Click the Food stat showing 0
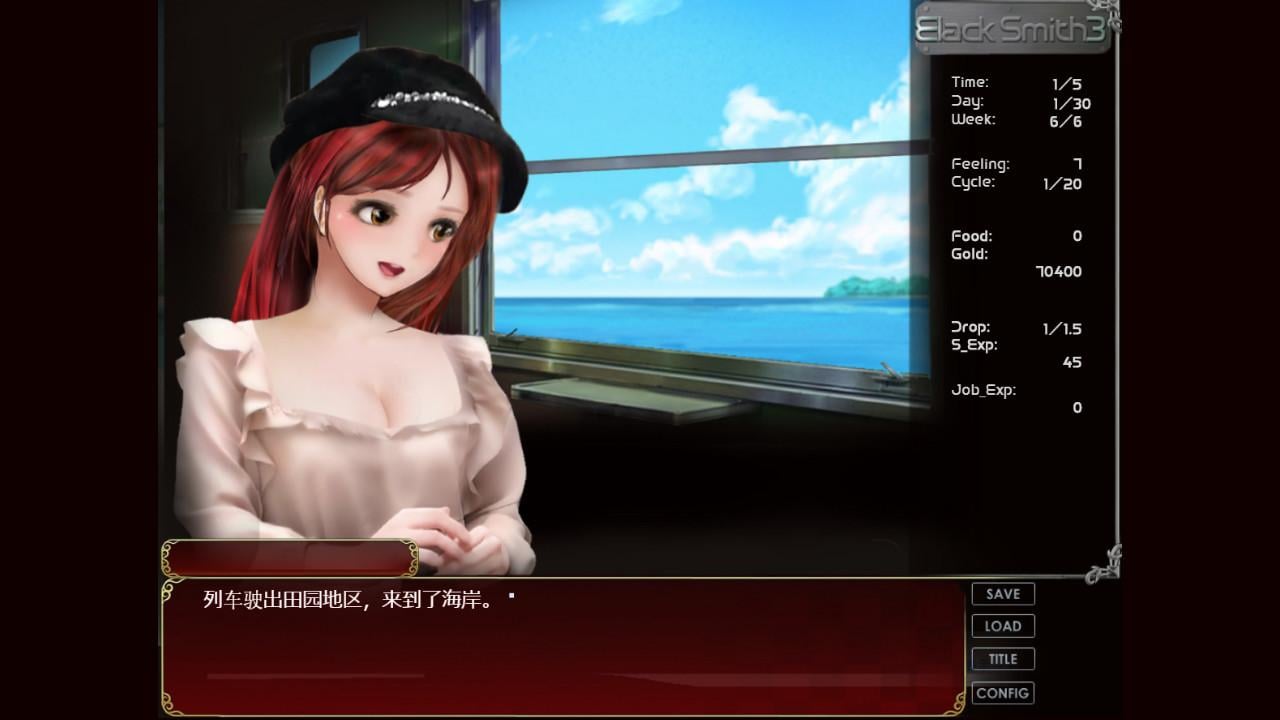 pos(1076,236)
